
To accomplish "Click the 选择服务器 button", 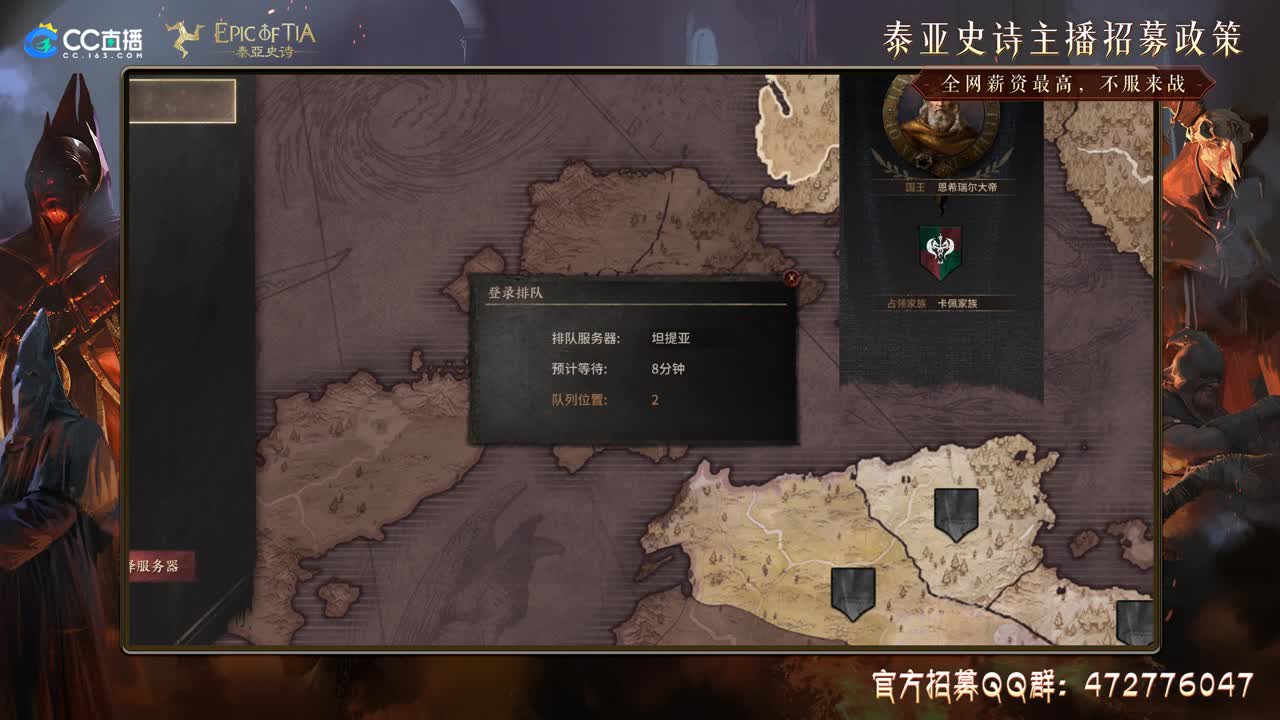I will click(163, 566).
